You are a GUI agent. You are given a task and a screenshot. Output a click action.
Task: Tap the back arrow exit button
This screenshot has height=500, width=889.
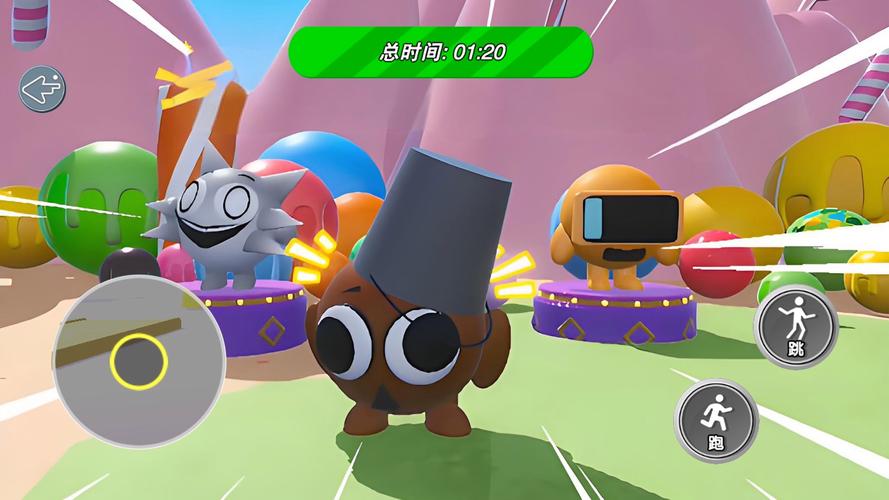42,90
